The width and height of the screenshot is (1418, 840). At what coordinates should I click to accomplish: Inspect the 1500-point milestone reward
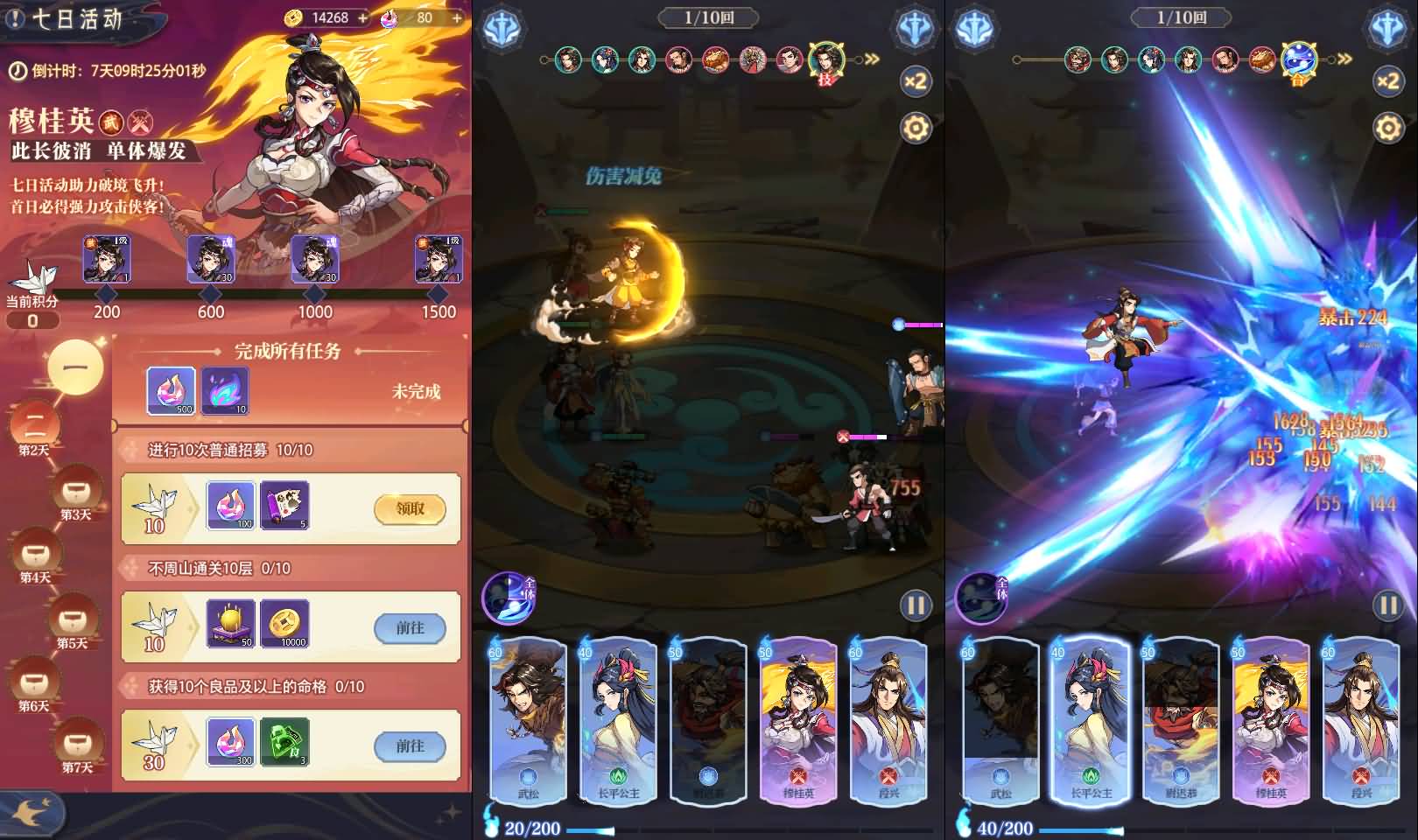(438, 259)
